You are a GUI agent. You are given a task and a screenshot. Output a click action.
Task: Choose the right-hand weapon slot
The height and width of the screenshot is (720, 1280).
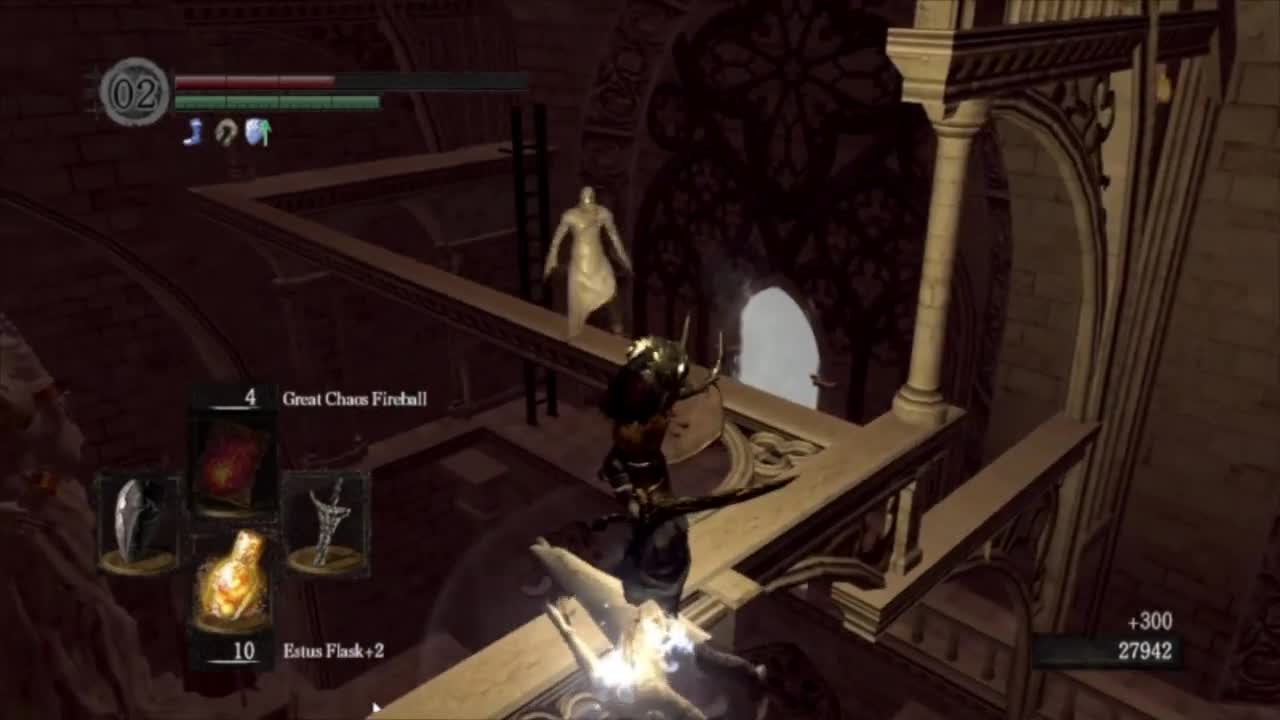coord(326,524)
